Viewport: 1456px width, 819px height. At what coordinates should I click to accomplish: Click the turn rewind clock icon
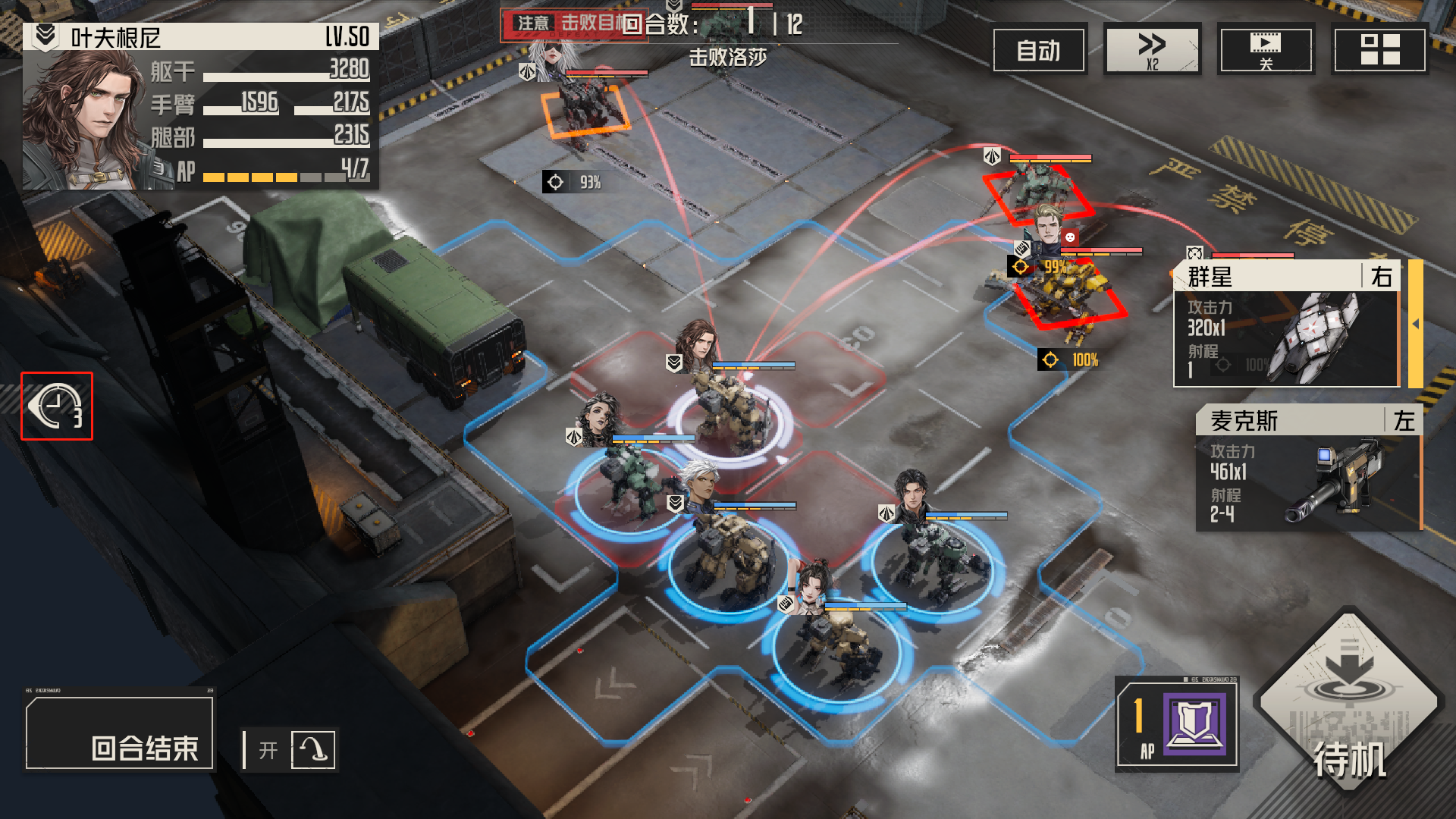point(57,406)
